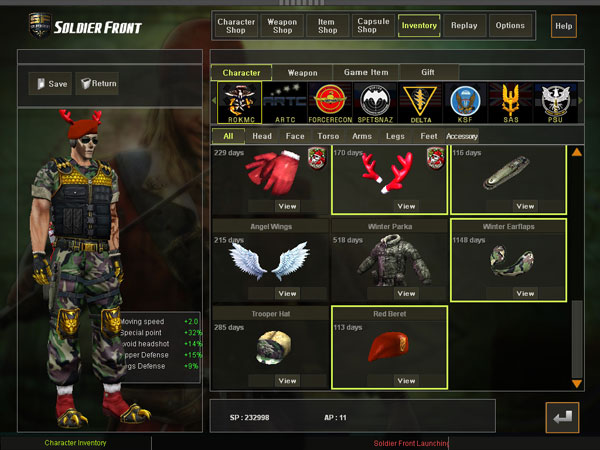Click the Help button
This screenshot has width=600, height=450.
[x=563, y=25]
